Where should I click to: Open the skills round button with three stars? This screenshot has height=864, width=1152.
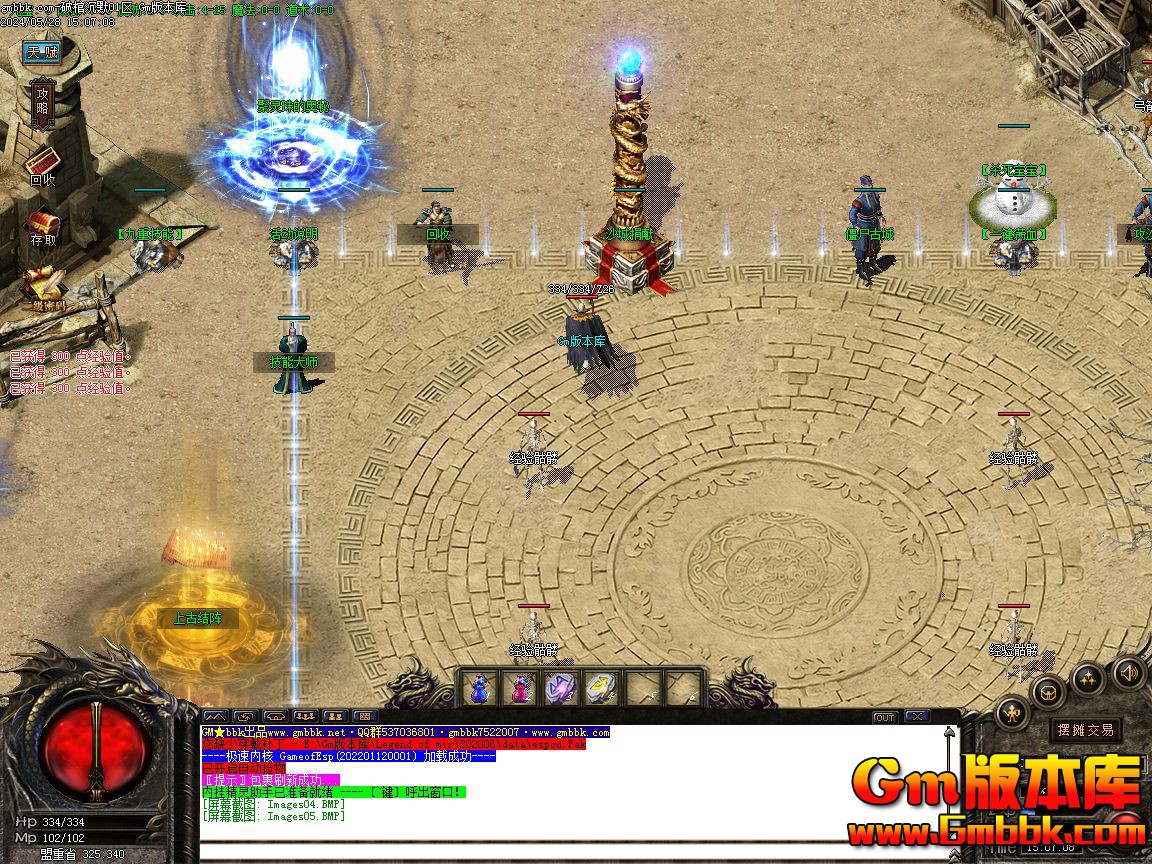coord(1088,678)
